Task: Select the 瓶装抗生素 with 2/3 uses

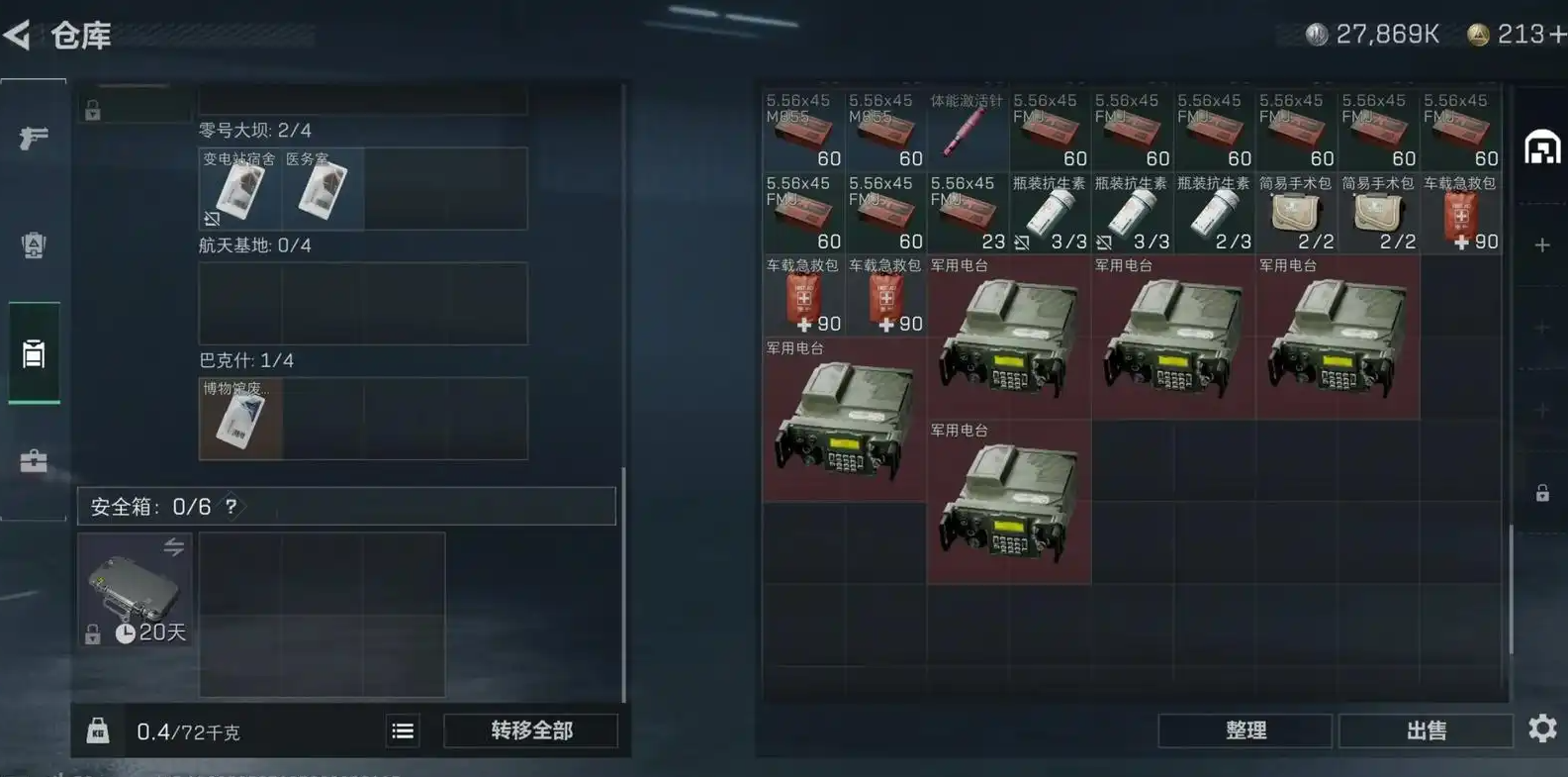Action: pos(1213,213)
